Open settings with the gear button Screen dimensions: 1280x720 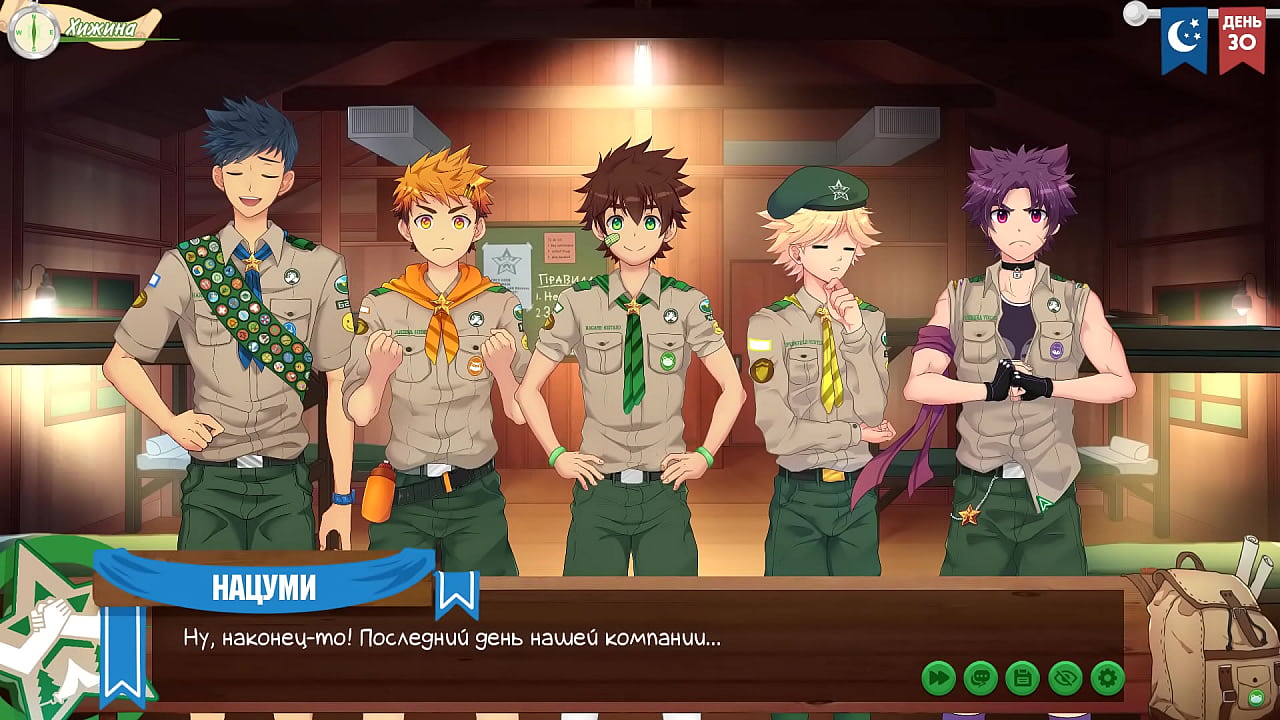coord(1107,678)
